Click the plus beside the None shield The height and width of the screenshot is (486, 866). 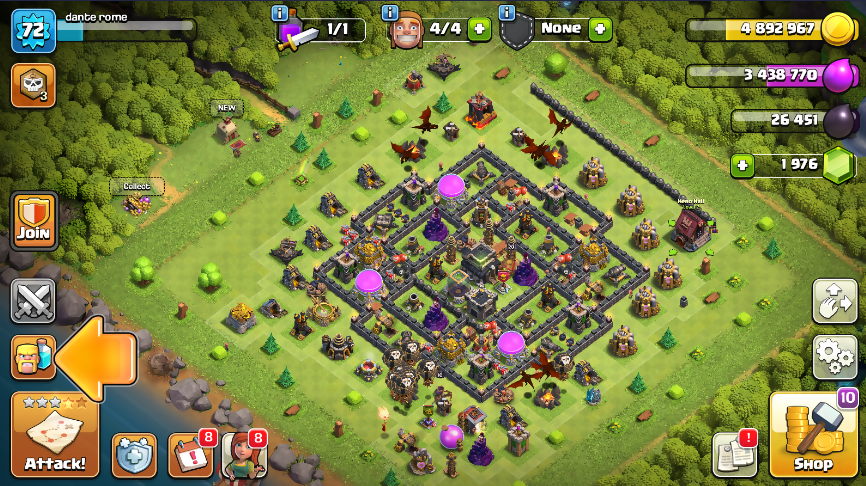pyautogui.click(x=600, y=29)
